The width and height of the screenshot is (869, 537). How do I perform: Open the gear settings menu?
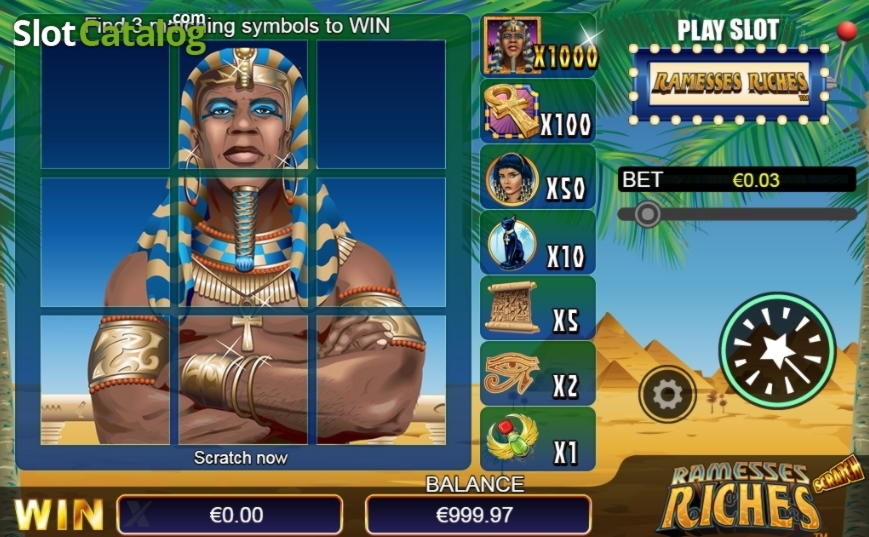pos(667,395)
